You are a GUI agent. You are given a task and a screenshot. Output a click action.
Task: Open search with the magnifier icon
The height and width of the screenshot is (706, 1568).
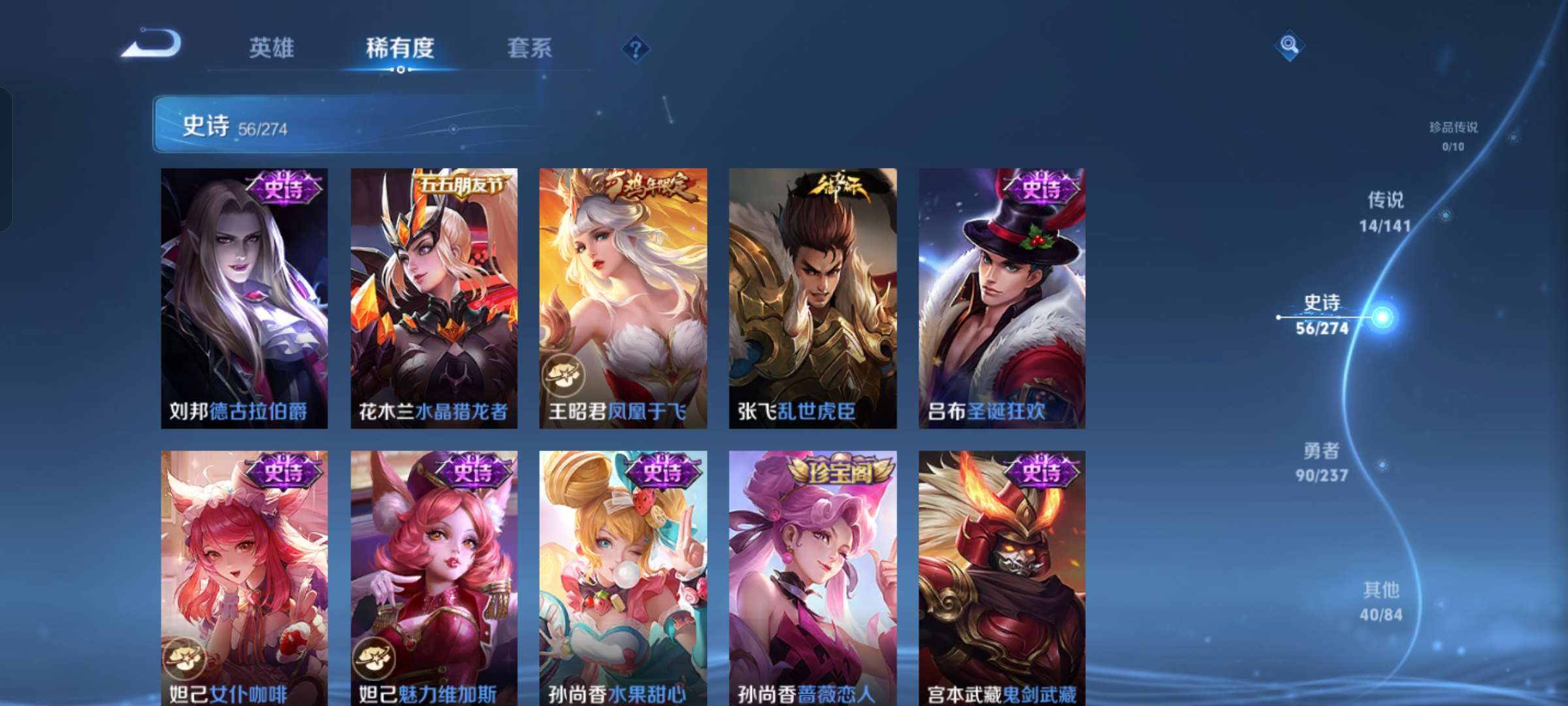click(1288, 46)
